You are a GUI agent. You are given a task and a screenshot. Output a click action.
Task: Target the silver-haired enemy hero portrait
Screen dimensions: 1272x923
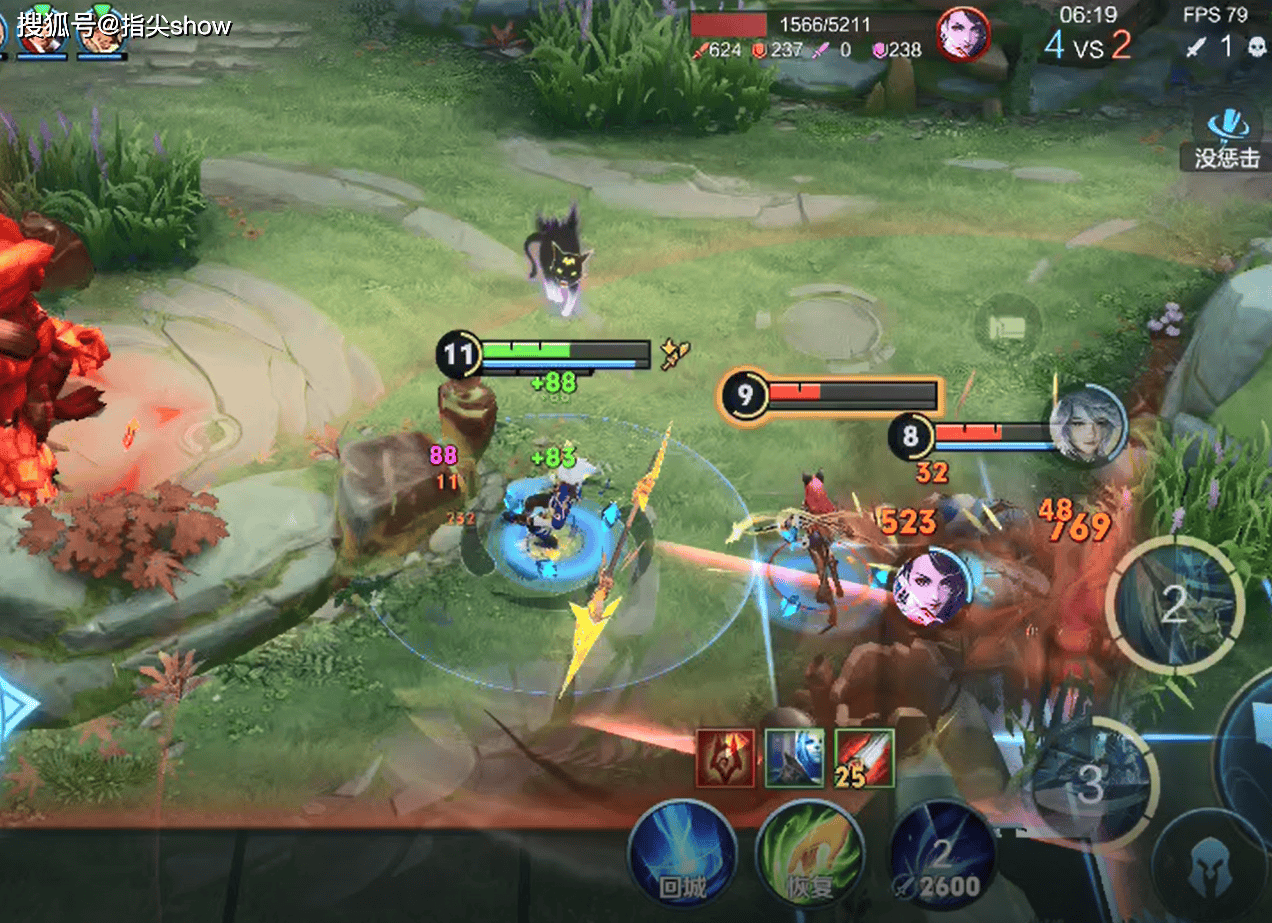click(x=1087, y=424)
